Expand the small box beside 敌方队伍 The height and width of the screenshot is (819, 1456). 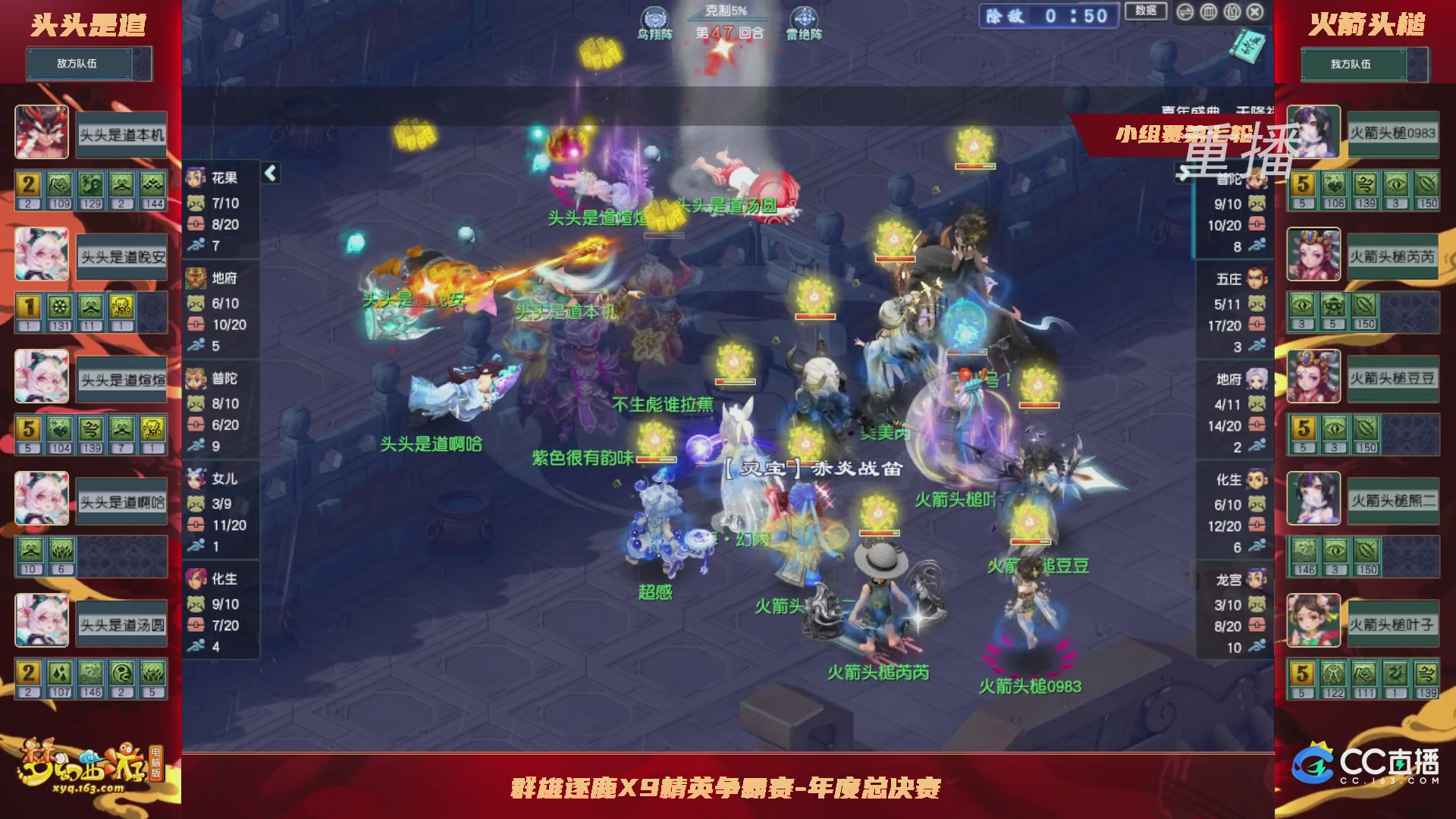click(x=143, y=64)
